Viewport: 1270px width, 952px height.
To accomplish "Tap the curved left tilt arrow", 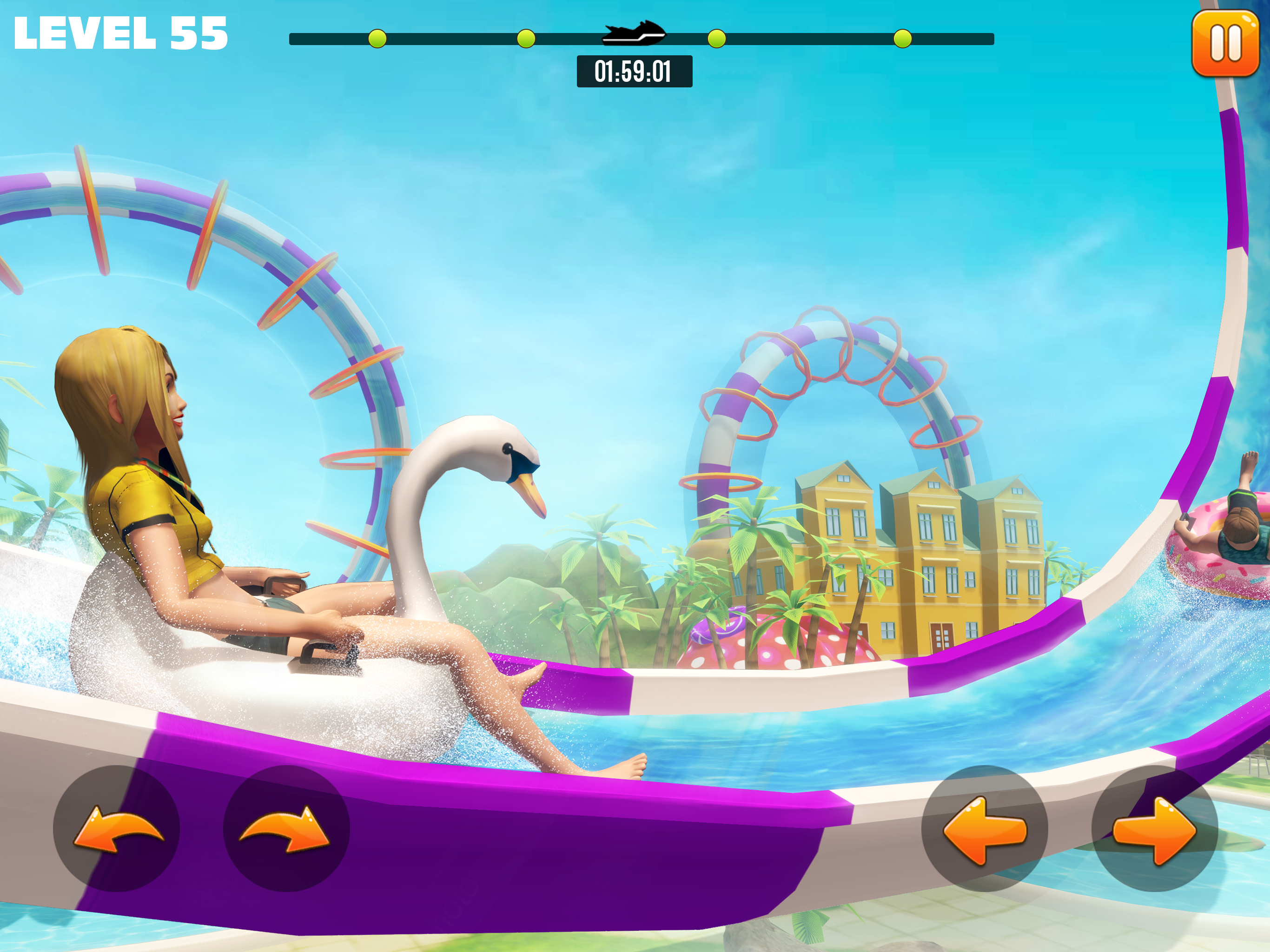I will pyautogui.click(x=117, y=828).
